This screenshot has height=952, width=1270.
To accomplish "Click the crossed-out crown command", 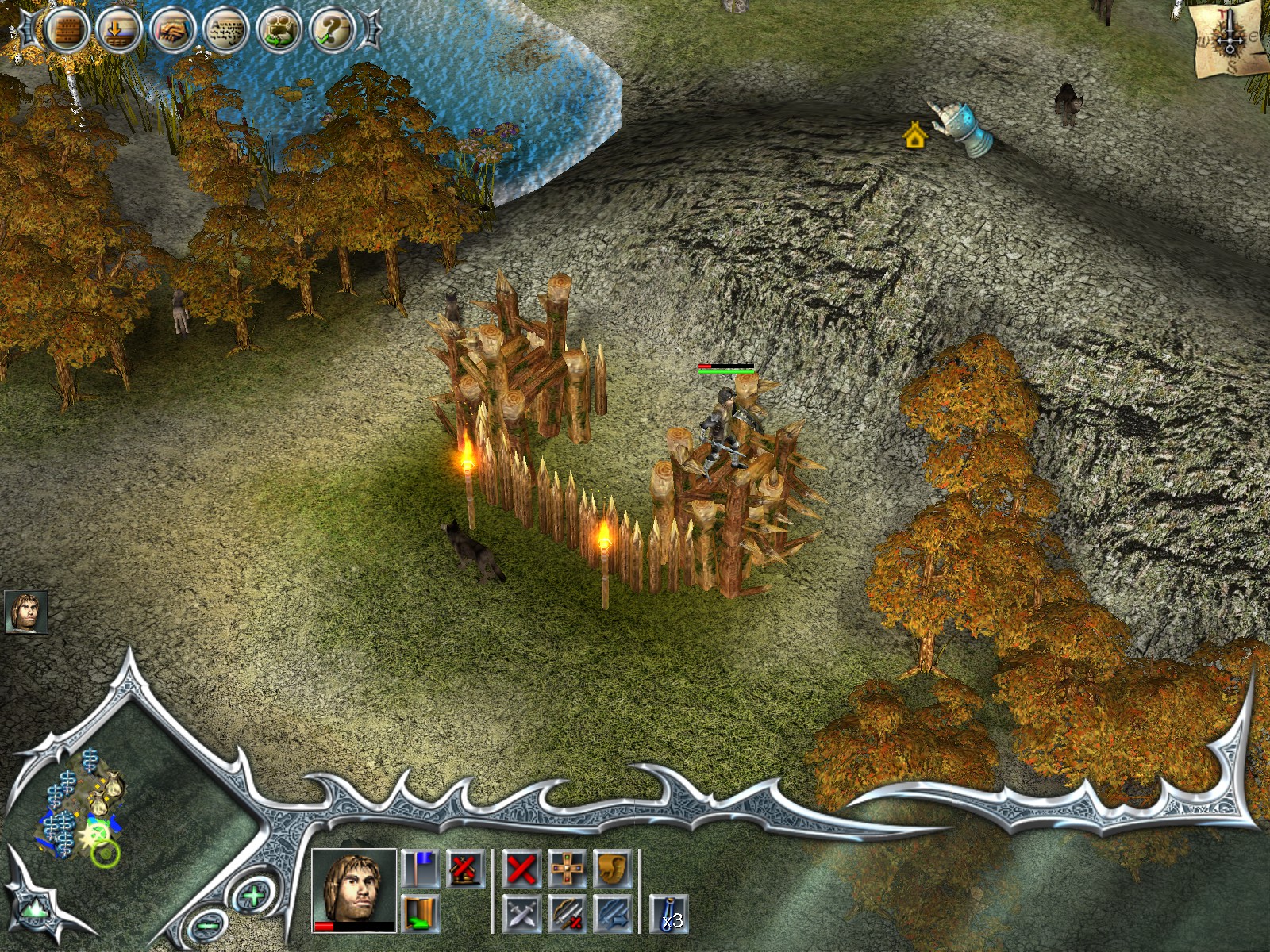I will pyautogui.click(x=465, y=869).
